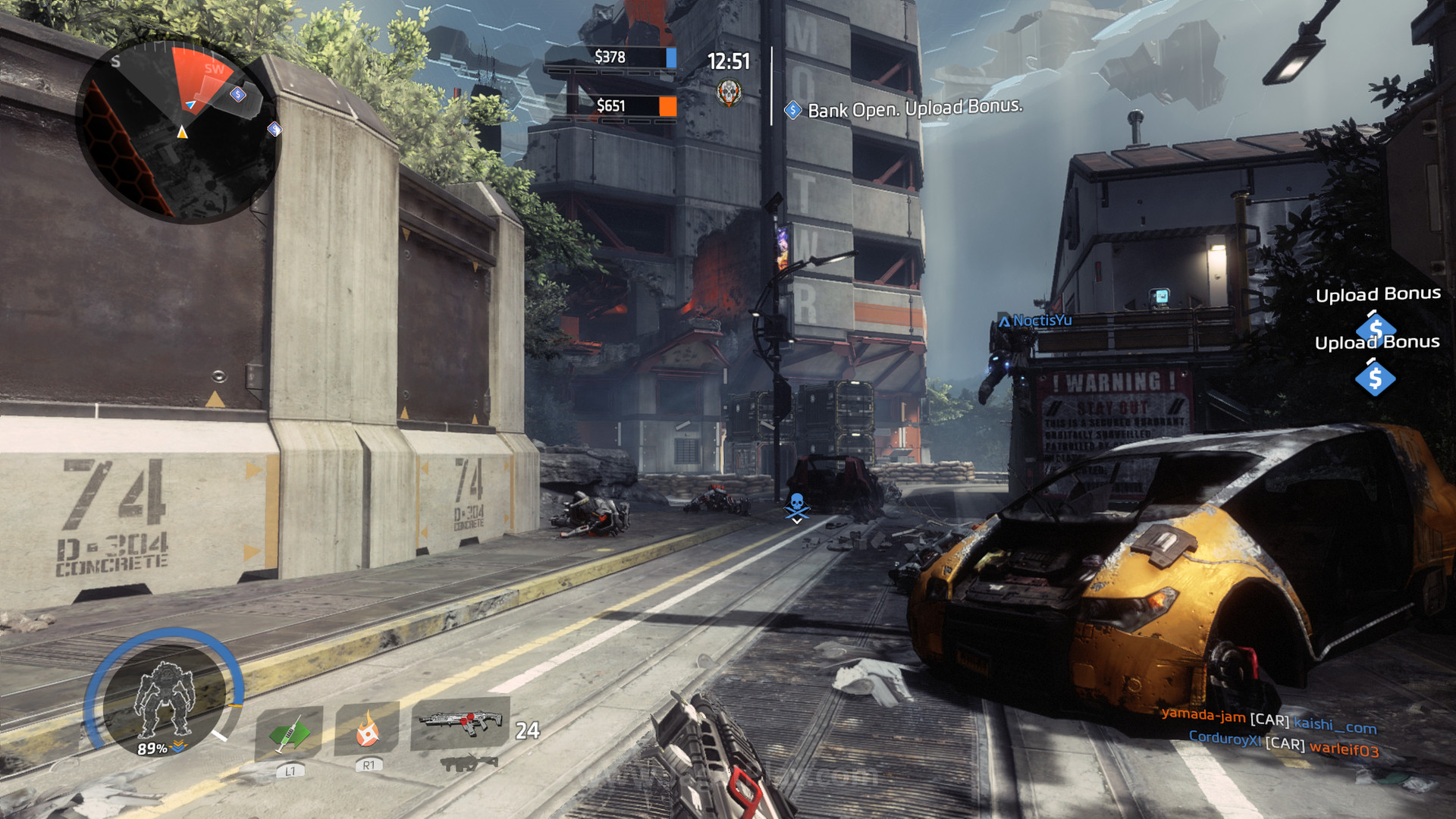Switch to the small secondary weapon icon

[469, 763]
